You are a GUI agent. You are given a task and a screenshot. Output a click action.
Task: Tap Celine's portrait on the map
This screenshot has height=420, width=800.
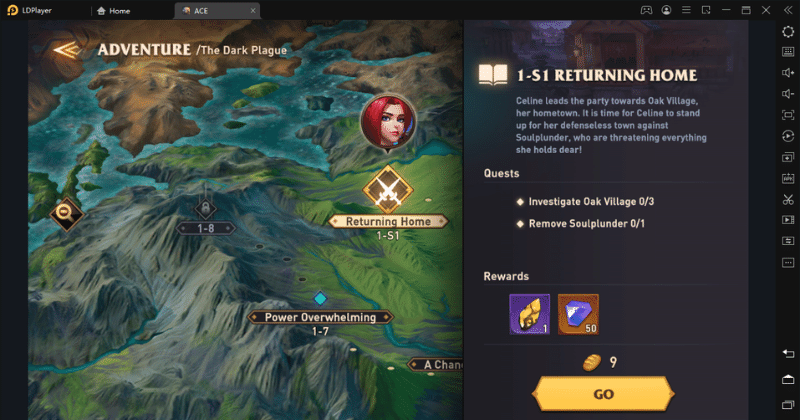pos(388,122)
